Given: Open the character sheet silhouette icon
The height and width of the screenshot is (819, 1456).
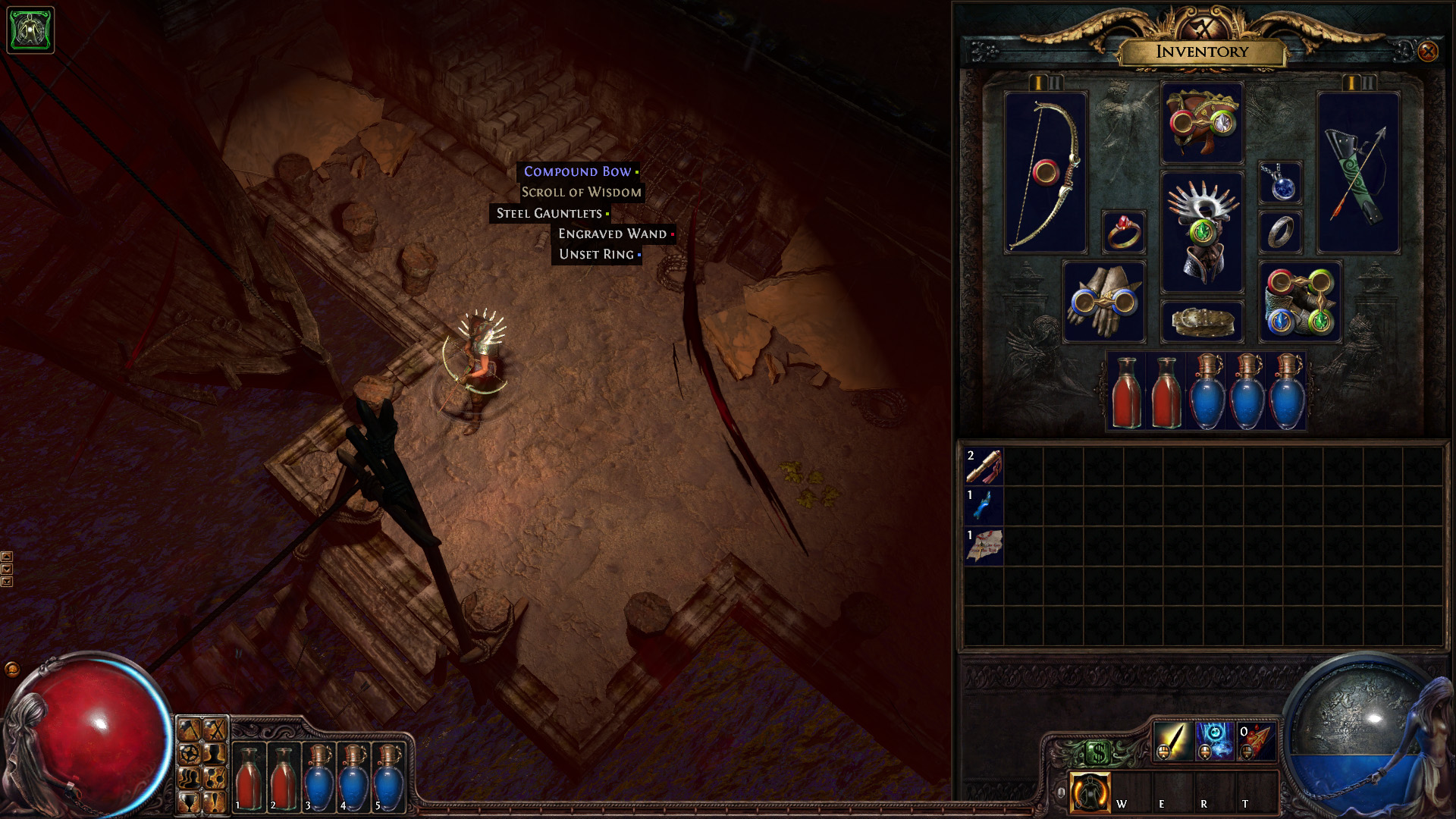Looking at the screenshot, I should [x=215, y=755].
